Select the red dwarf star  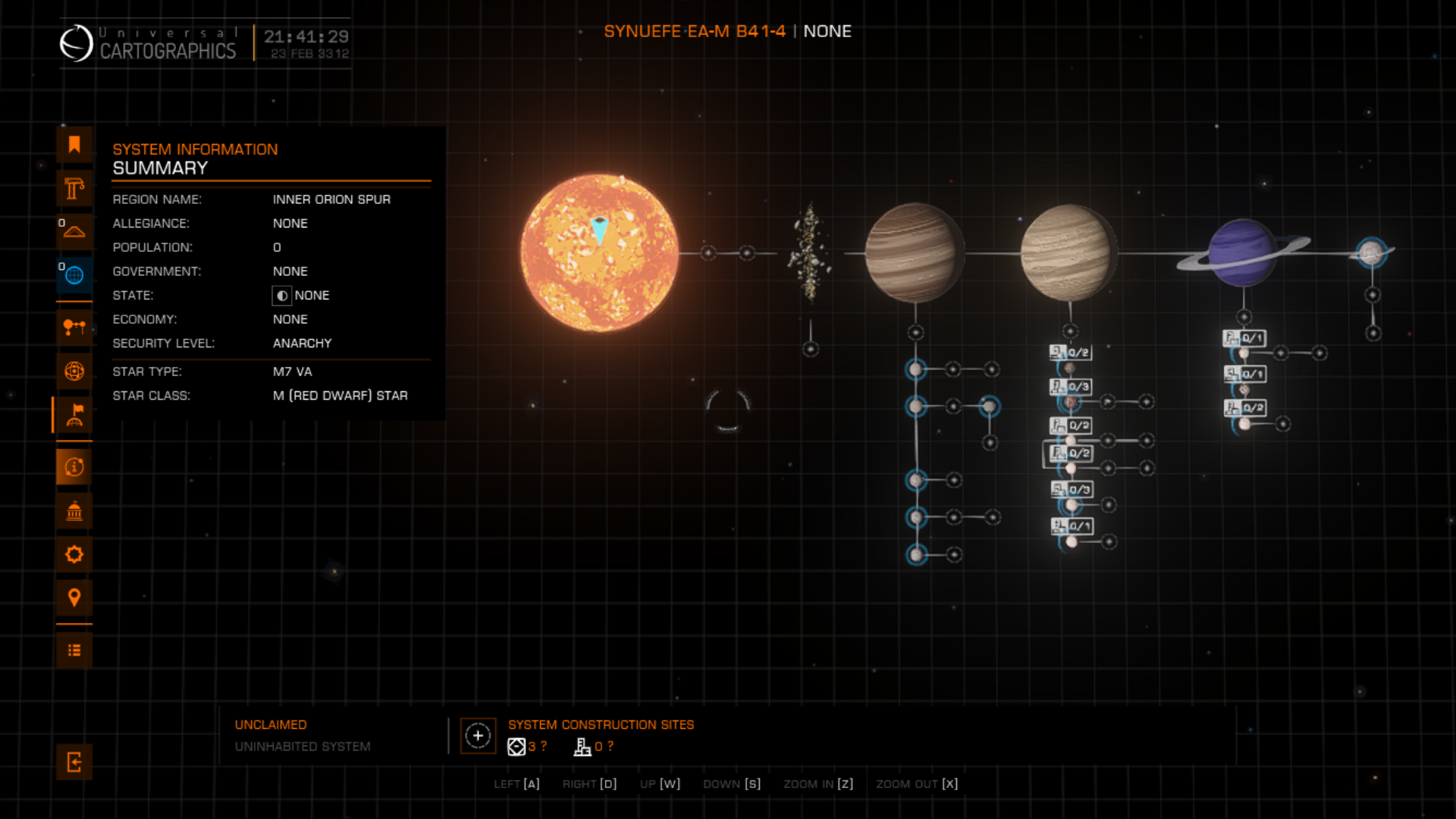pos(599,253)
